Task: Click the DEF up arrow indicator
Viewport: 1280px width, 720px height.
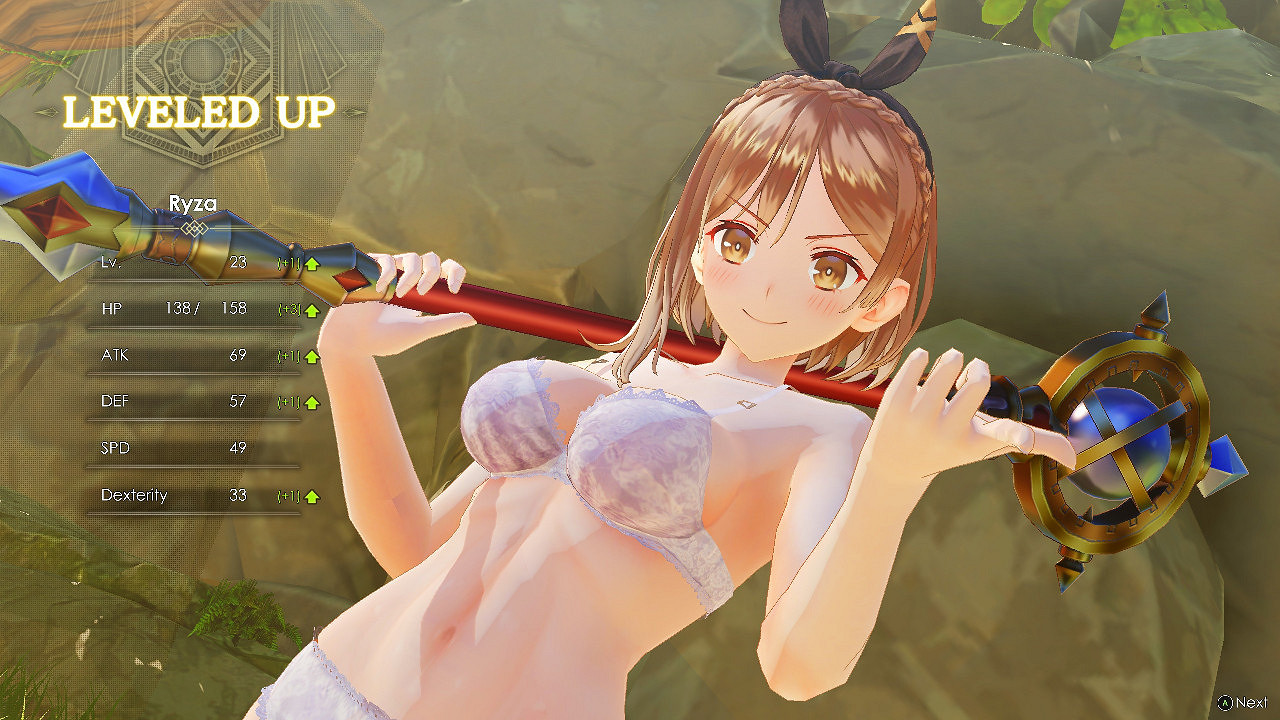Action: tap(310, 401)
